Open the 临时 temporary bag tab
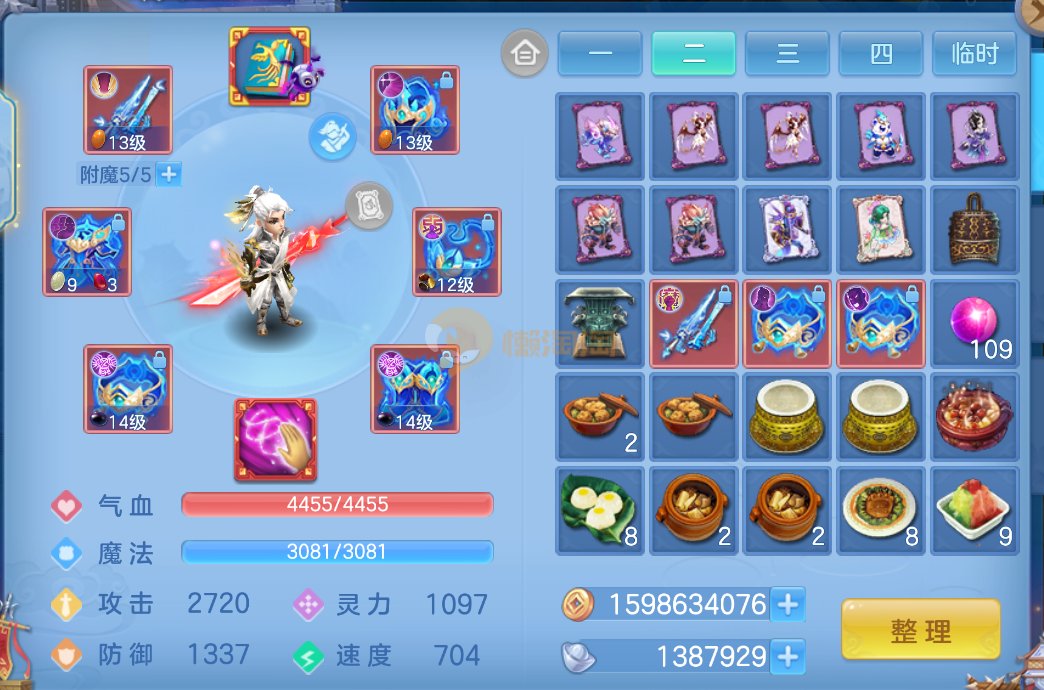This screenshot has height=690, width=1044. point(974,53)
